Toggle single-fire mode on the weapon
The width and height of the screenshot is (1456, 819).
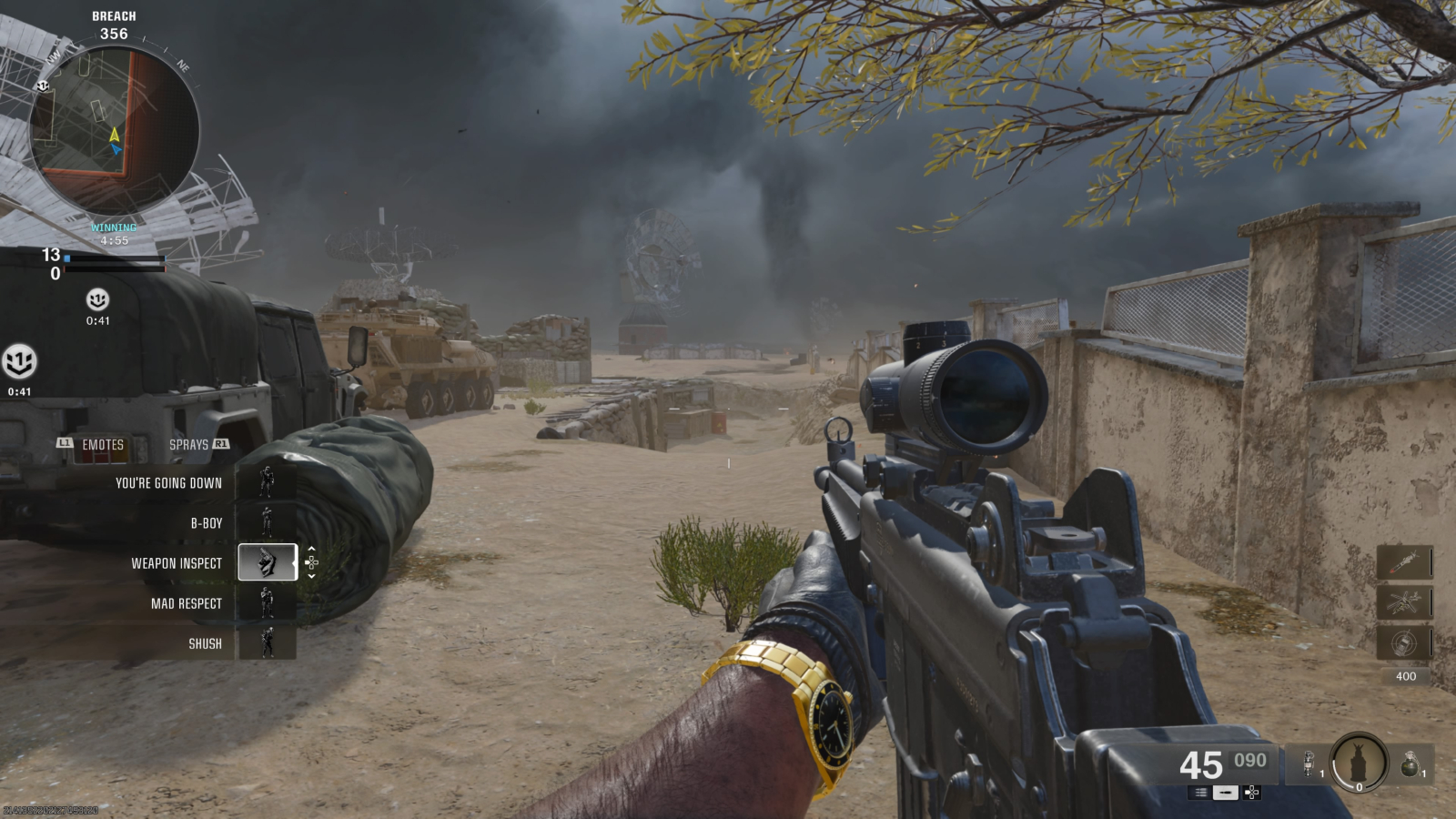coord(1226,793)
